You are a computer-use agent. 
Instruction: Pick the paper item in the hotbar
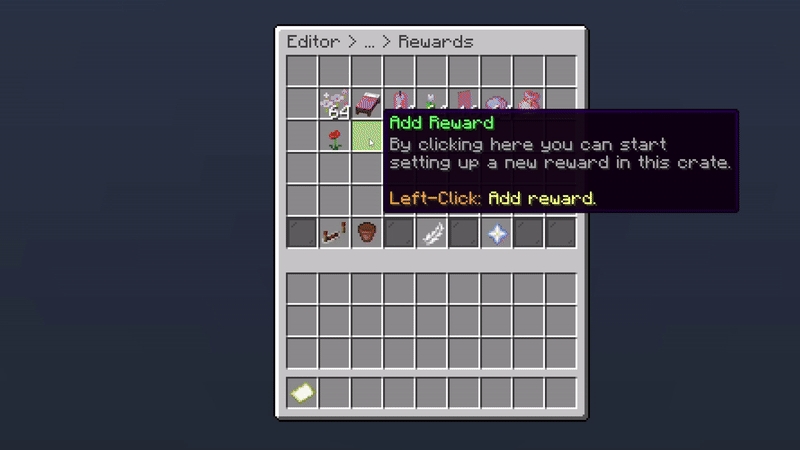tap(303, 393)
